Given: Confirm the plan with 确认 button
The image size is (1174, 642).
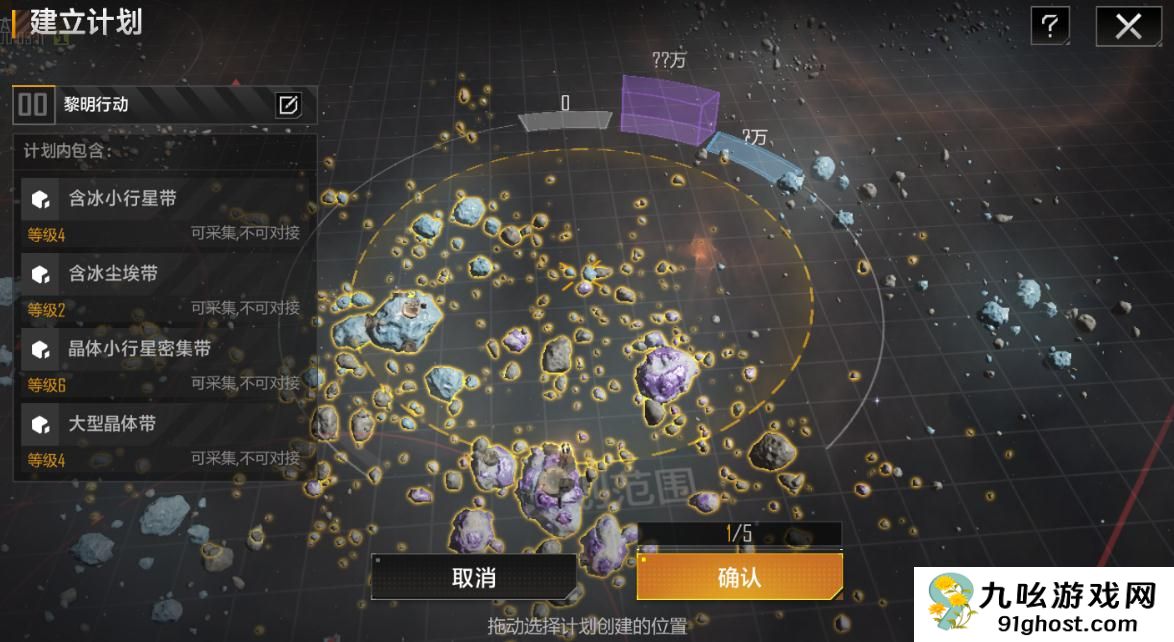Looking at the screenshot, I should (739, 577).
